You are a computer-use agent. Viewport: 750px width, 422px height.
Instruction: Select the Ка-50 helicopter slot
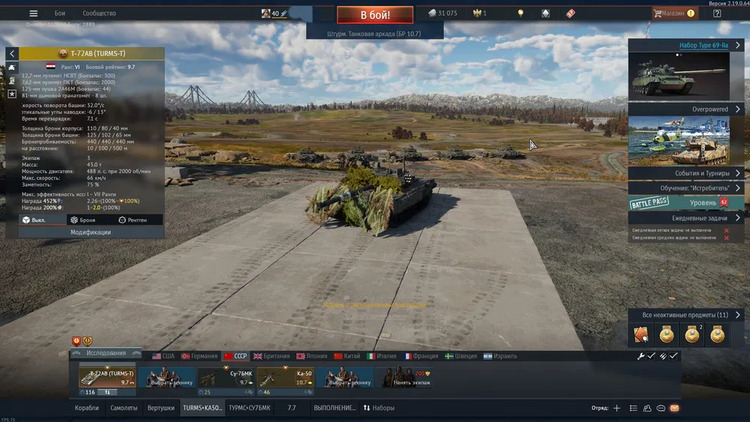tap(286, 380)
